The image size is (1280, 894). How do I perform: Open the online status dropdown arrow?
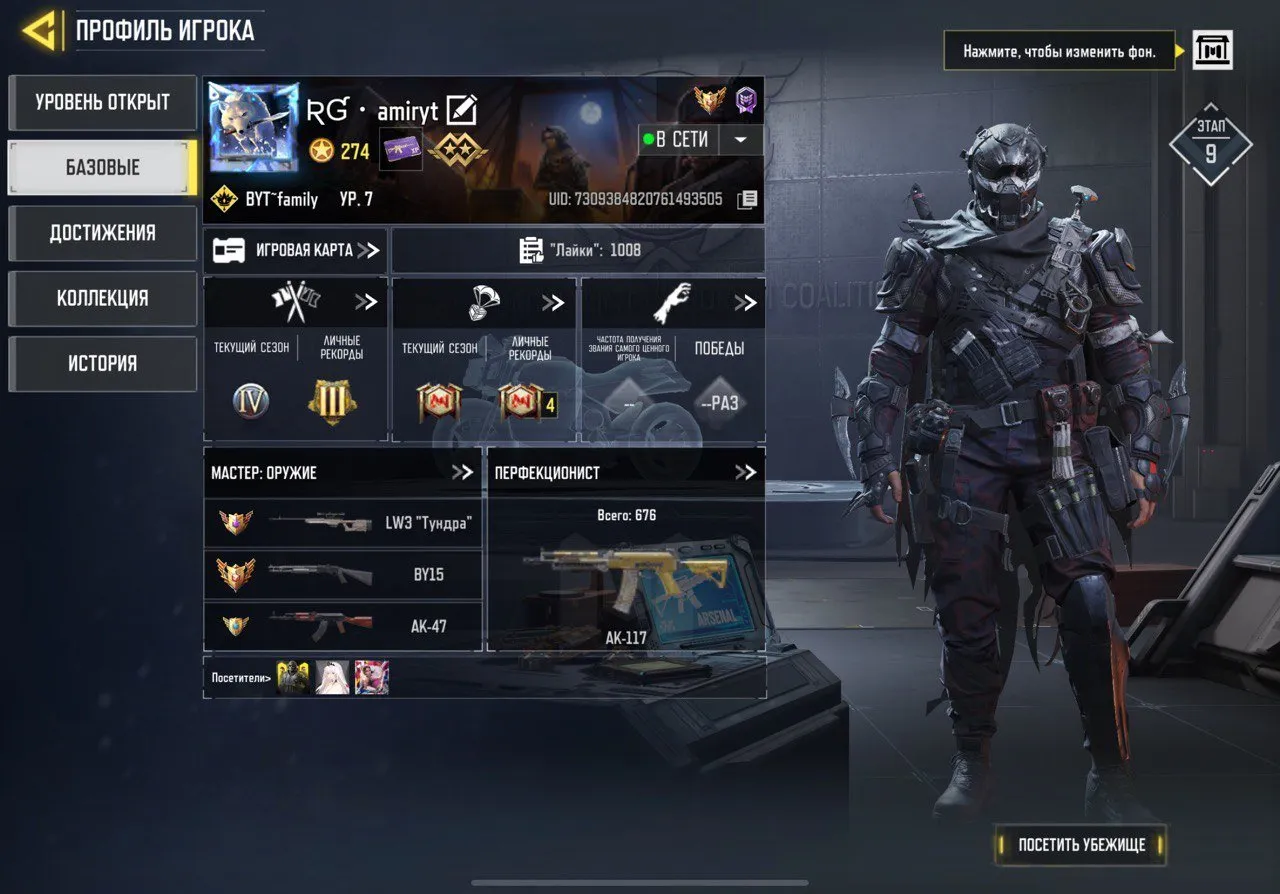coord(740,140)
